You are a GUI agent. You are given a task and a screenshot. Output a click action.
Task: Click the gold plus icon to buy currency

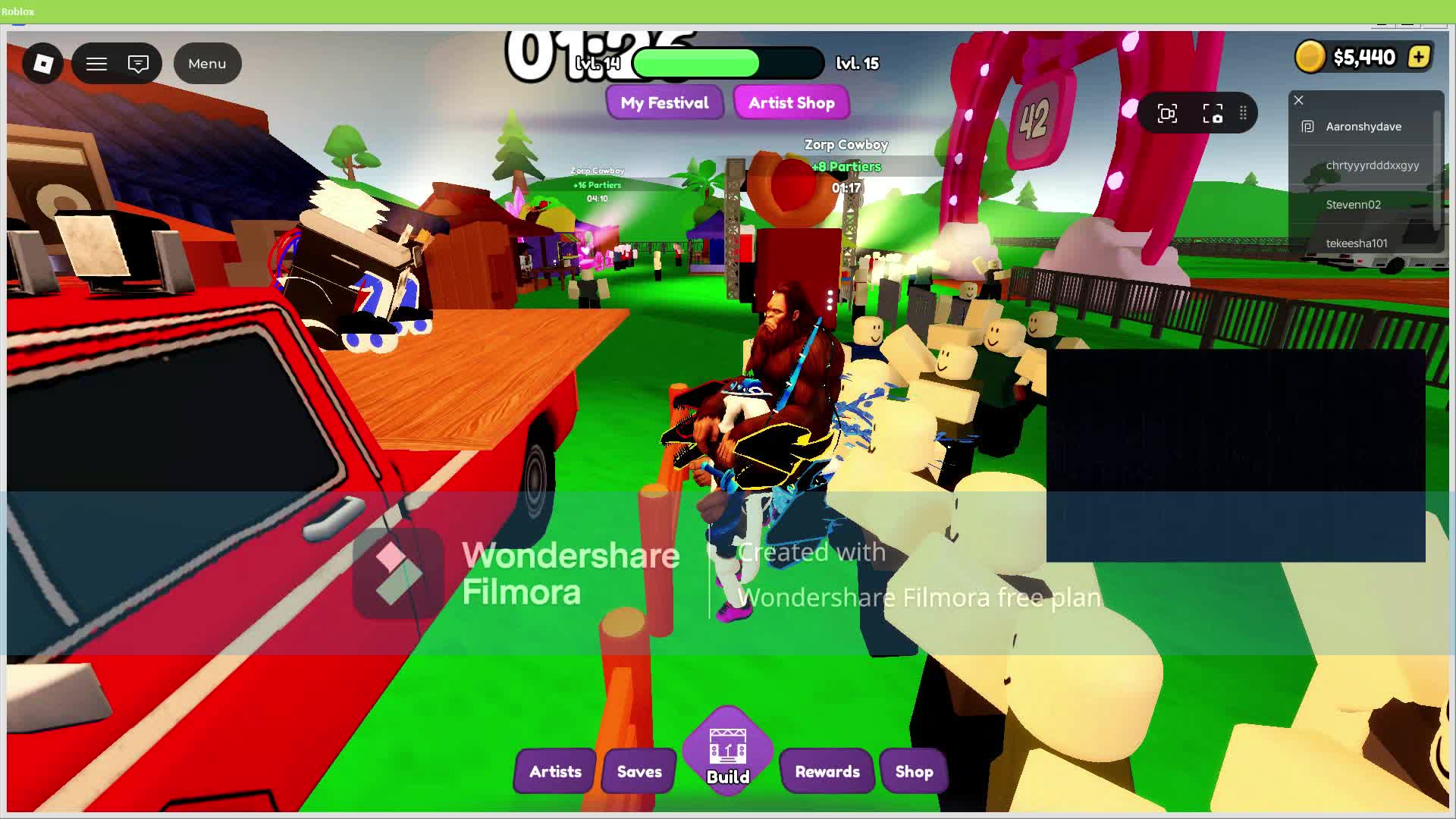click(1418, 56)
